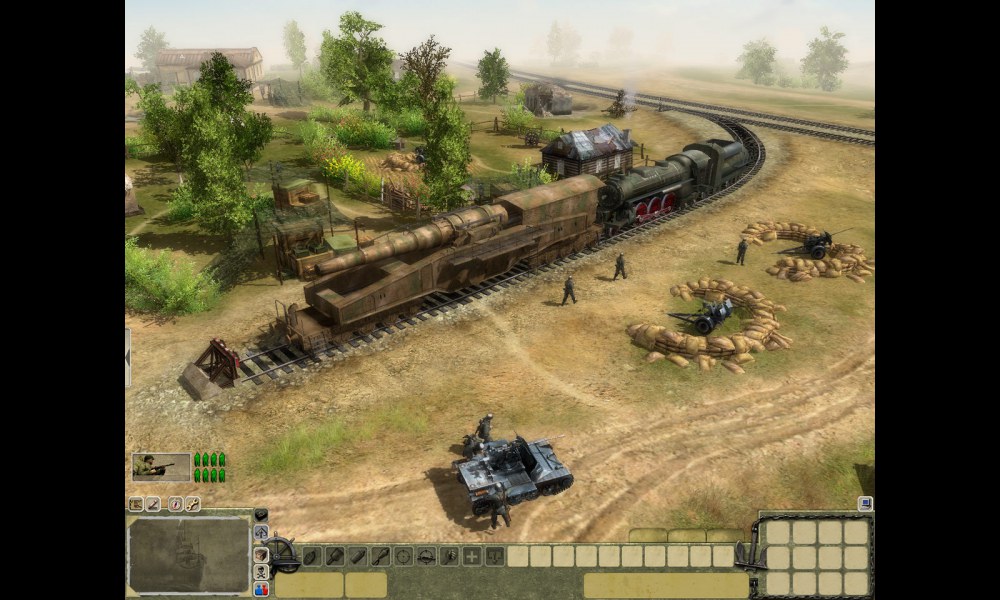This screenshot has width=1000, height=600.
Task: Toggle the red and blue soldiers button
Action: [261, 590]
